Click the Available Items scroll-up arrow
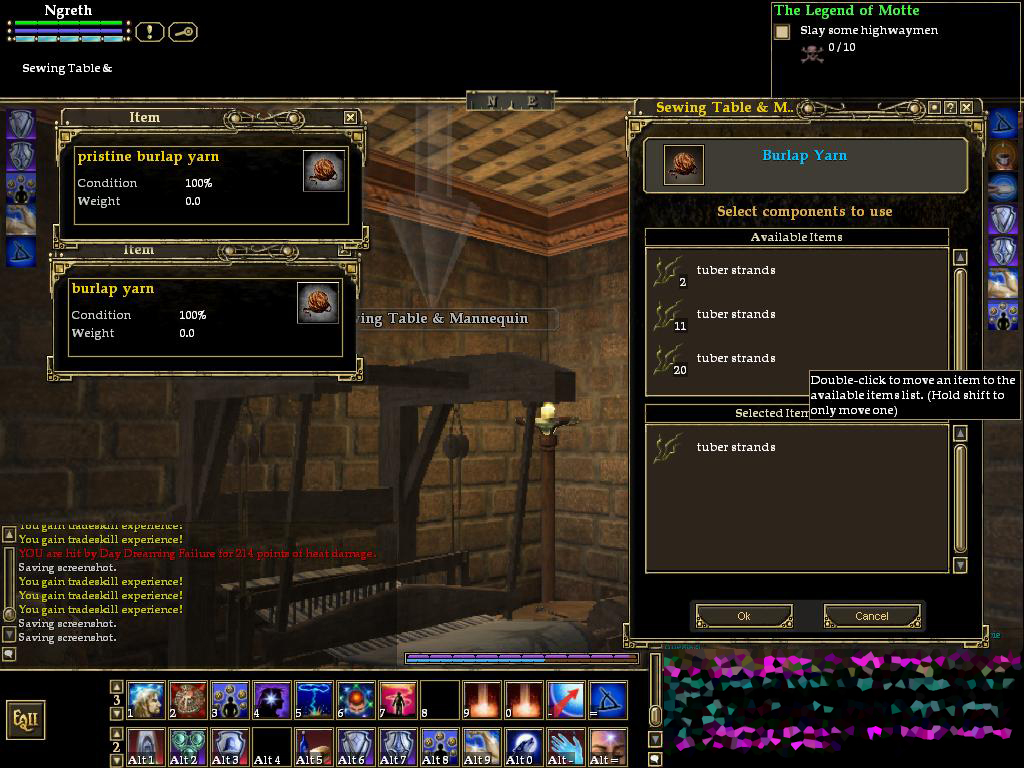Image resolution: width=1024 pixels, height=768 pixels. click(960, 257)
